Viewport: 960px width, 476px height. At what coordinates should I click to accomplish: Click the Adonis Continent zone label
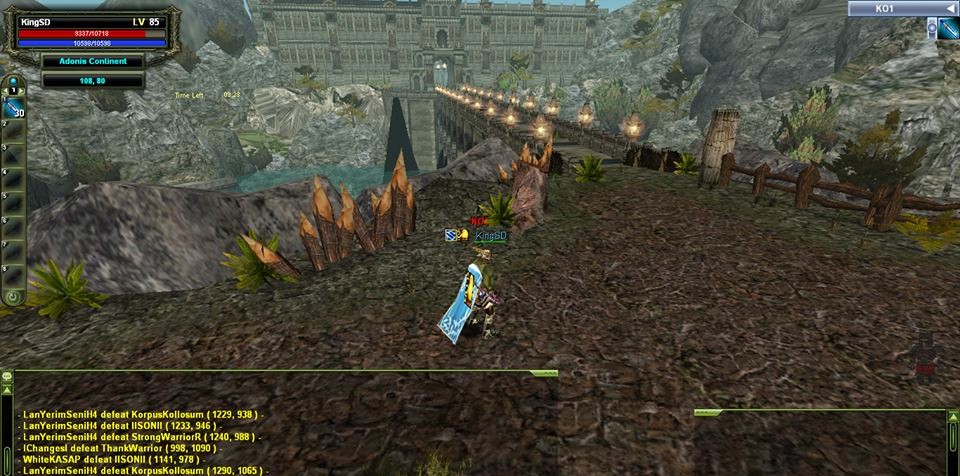click(x=92, y=61)
